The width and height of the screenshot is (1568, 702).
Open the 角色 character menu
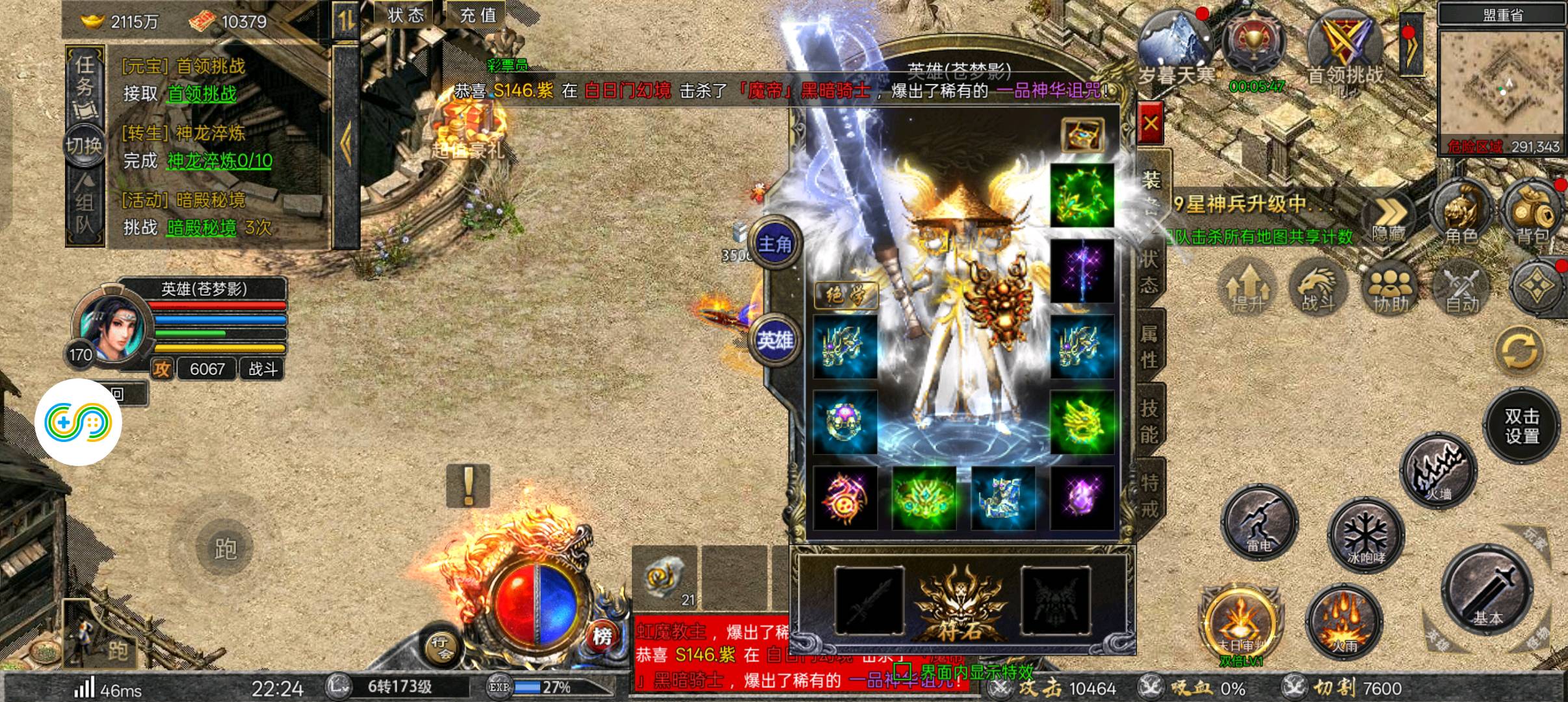point(1460,213)
